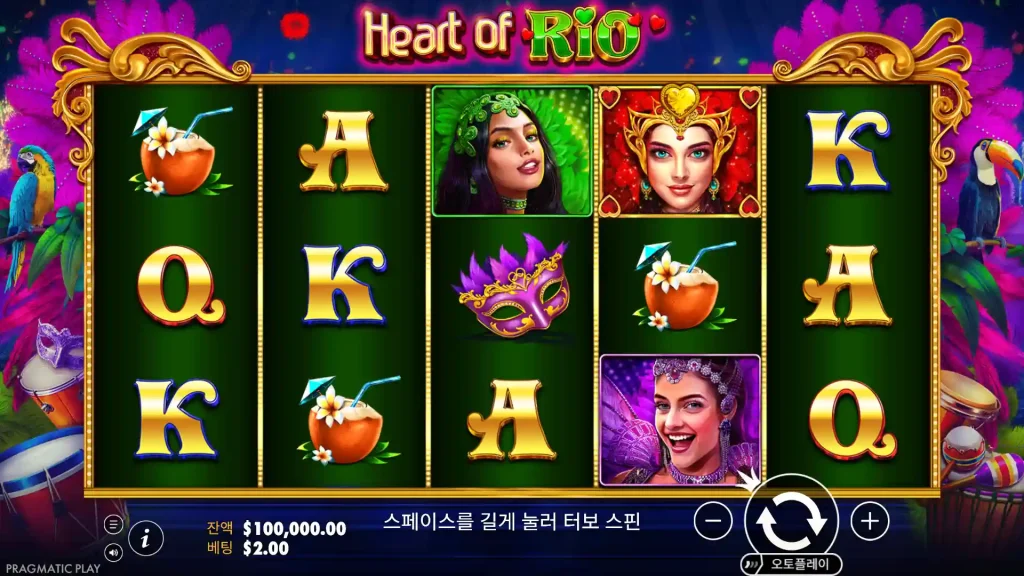This screenshot has width=1024, height=576.
Task: Increase the bet with the plus button
Action: (870, 520)
